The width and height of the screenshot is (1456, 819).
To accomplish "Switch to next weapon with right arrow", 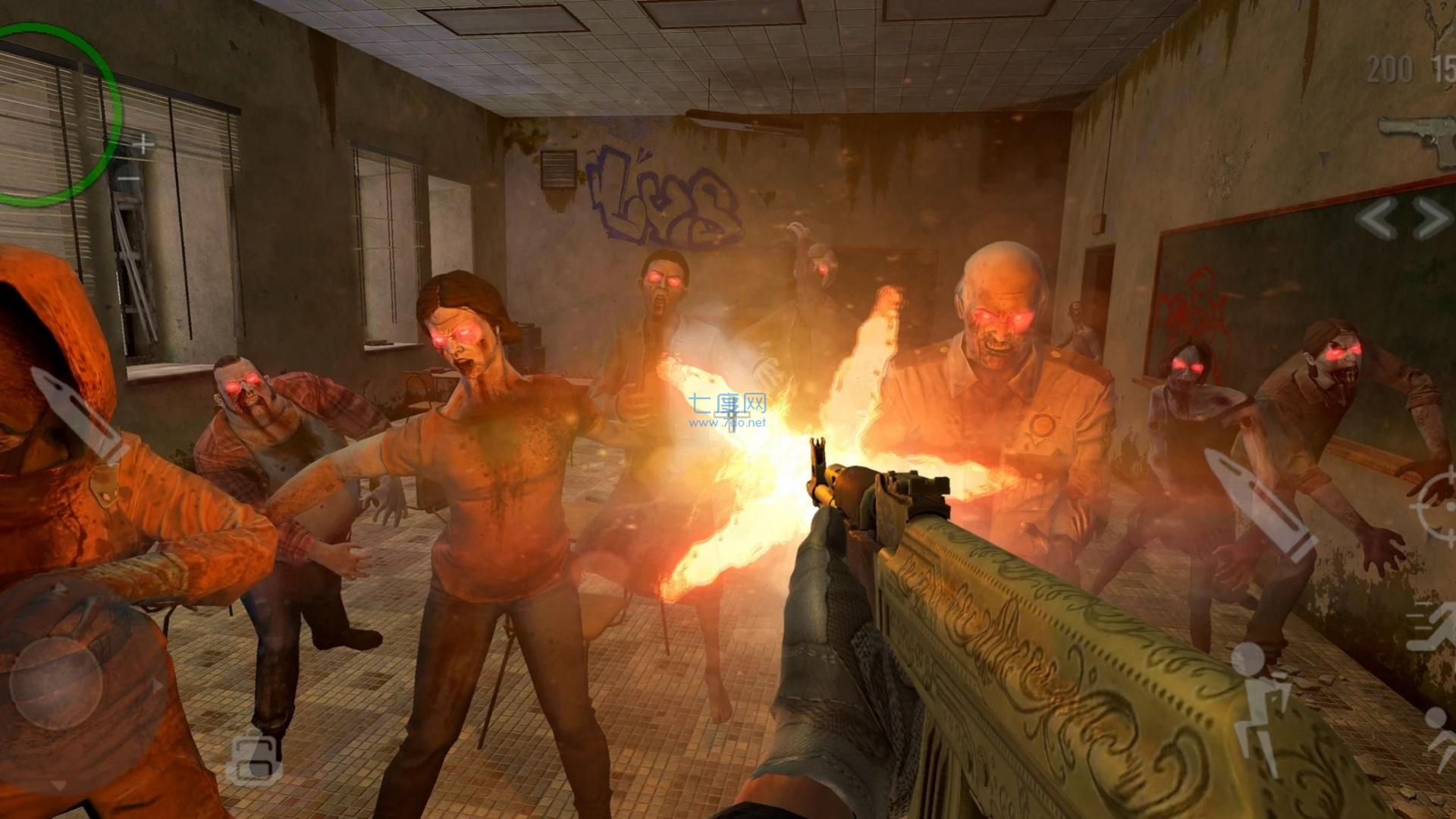I will (1432, 219).
